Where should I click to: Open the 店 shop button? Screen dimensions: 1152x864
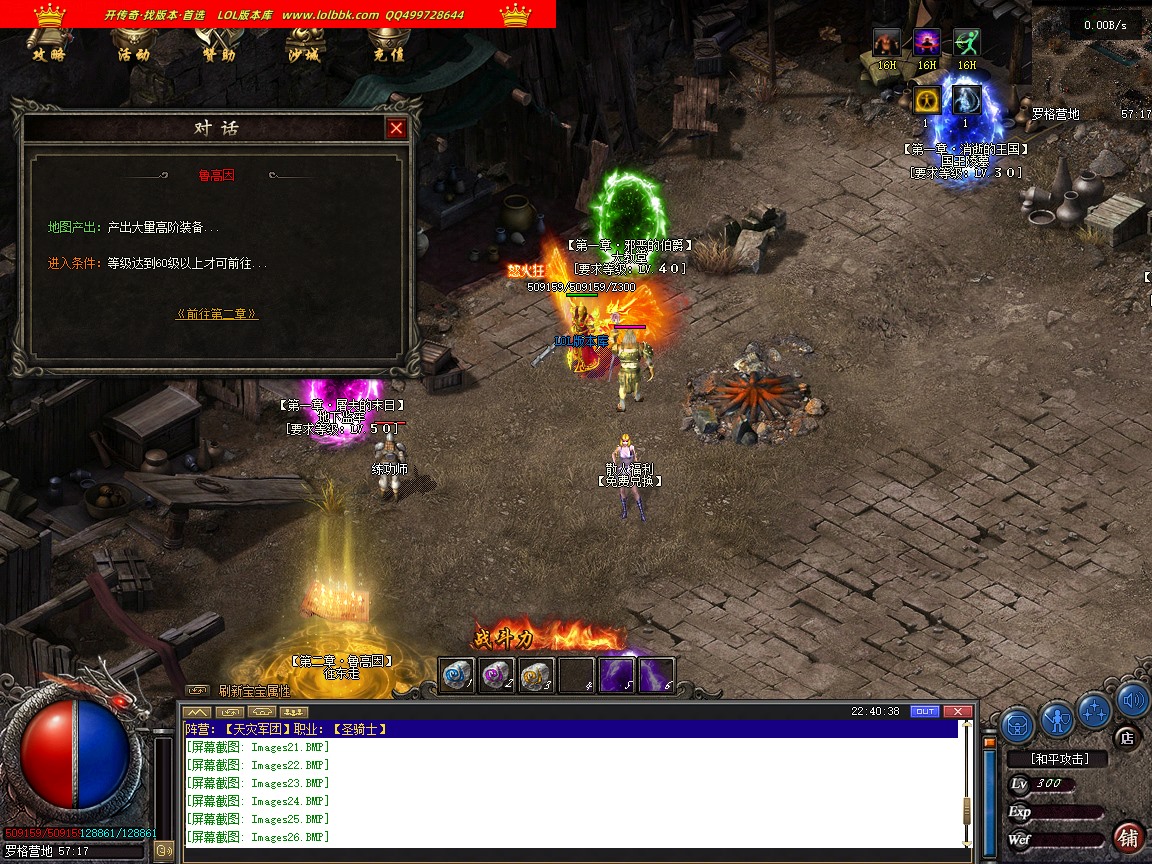(1126, 738)
